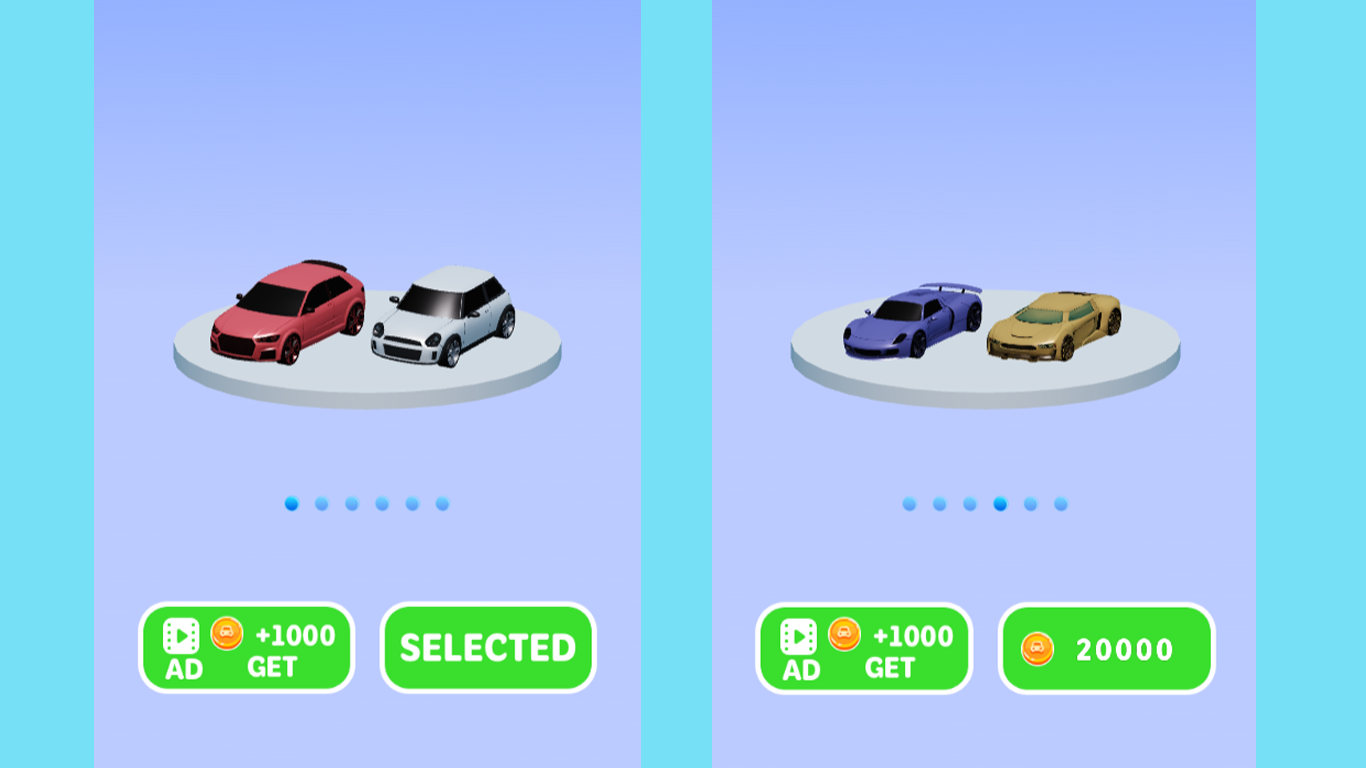The image size is (1366, 768).
Task: Tap the active first pagination dot on left panel
Action: 290,504
